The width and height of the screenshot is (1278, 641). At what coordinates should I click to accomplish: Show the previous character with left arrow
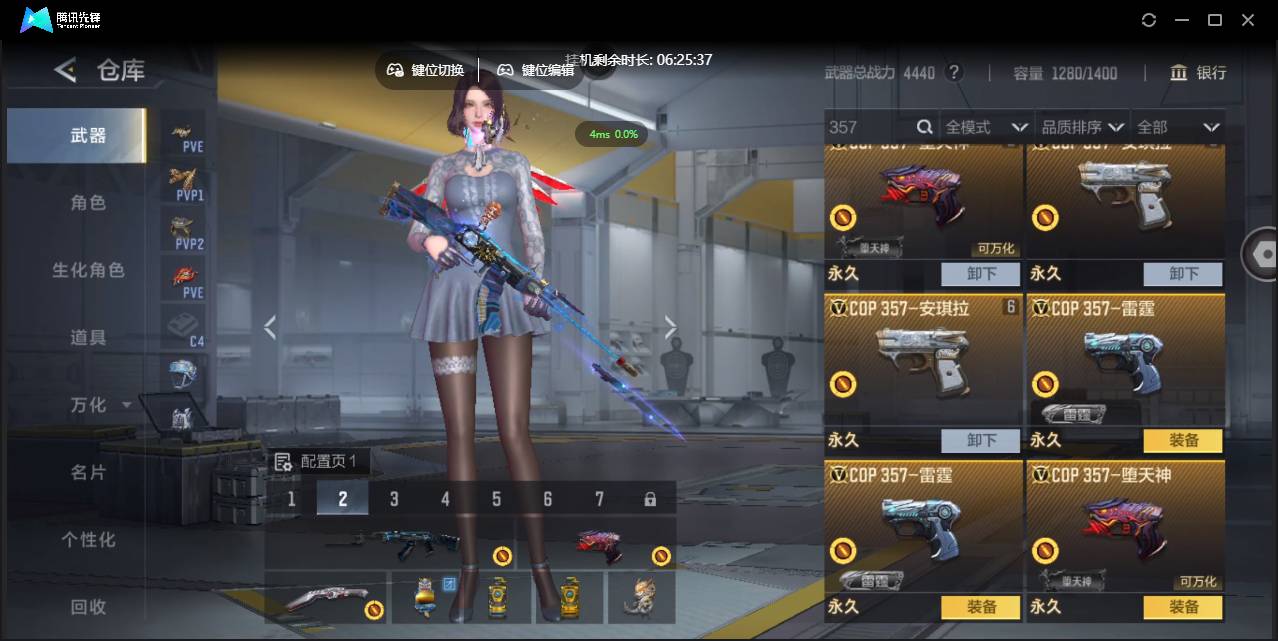click(269, 327)
